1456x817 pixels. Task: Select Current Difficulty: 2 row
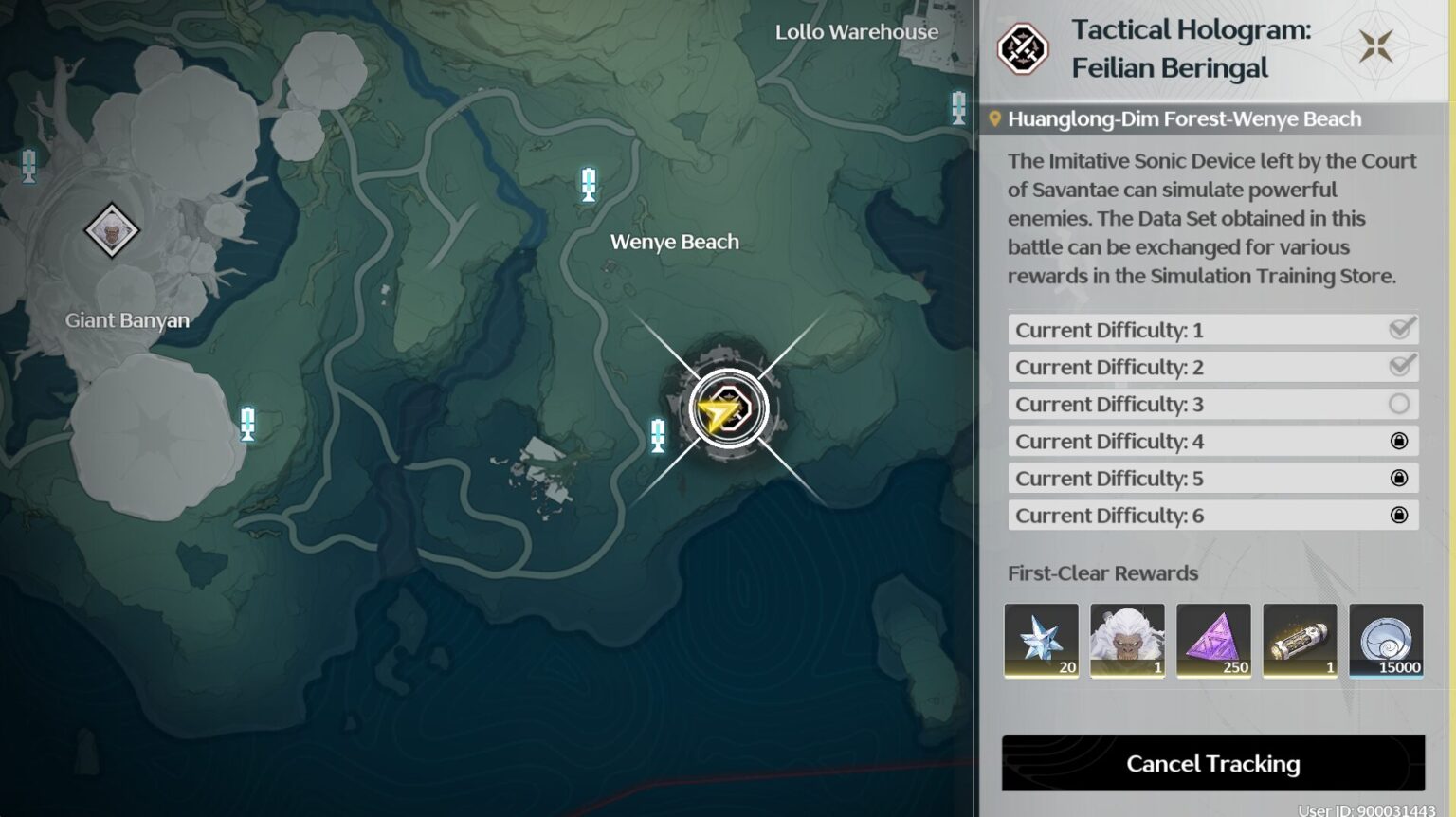pos(1212,367)
